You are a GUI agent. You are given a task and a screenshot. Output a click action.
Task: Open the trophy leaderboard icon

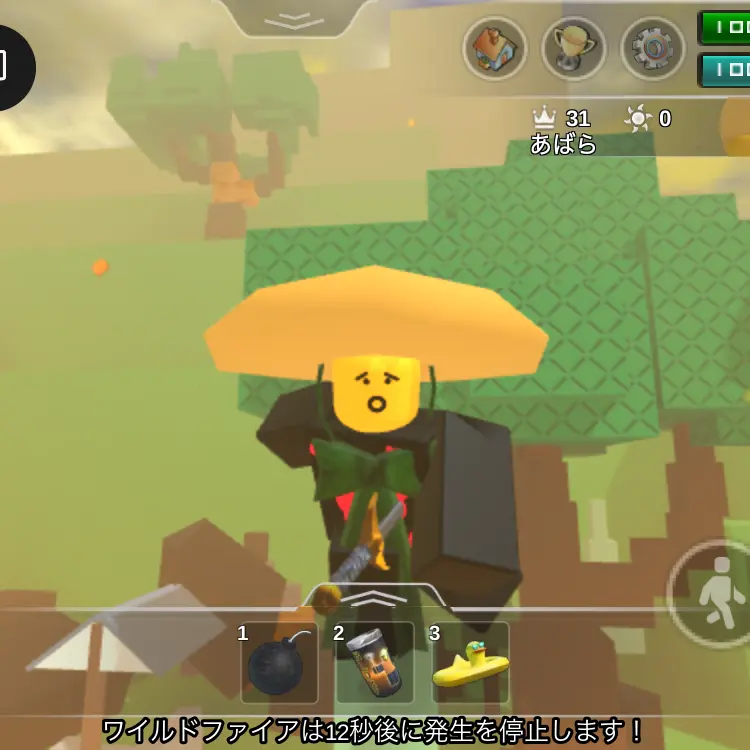coord(573,48)
